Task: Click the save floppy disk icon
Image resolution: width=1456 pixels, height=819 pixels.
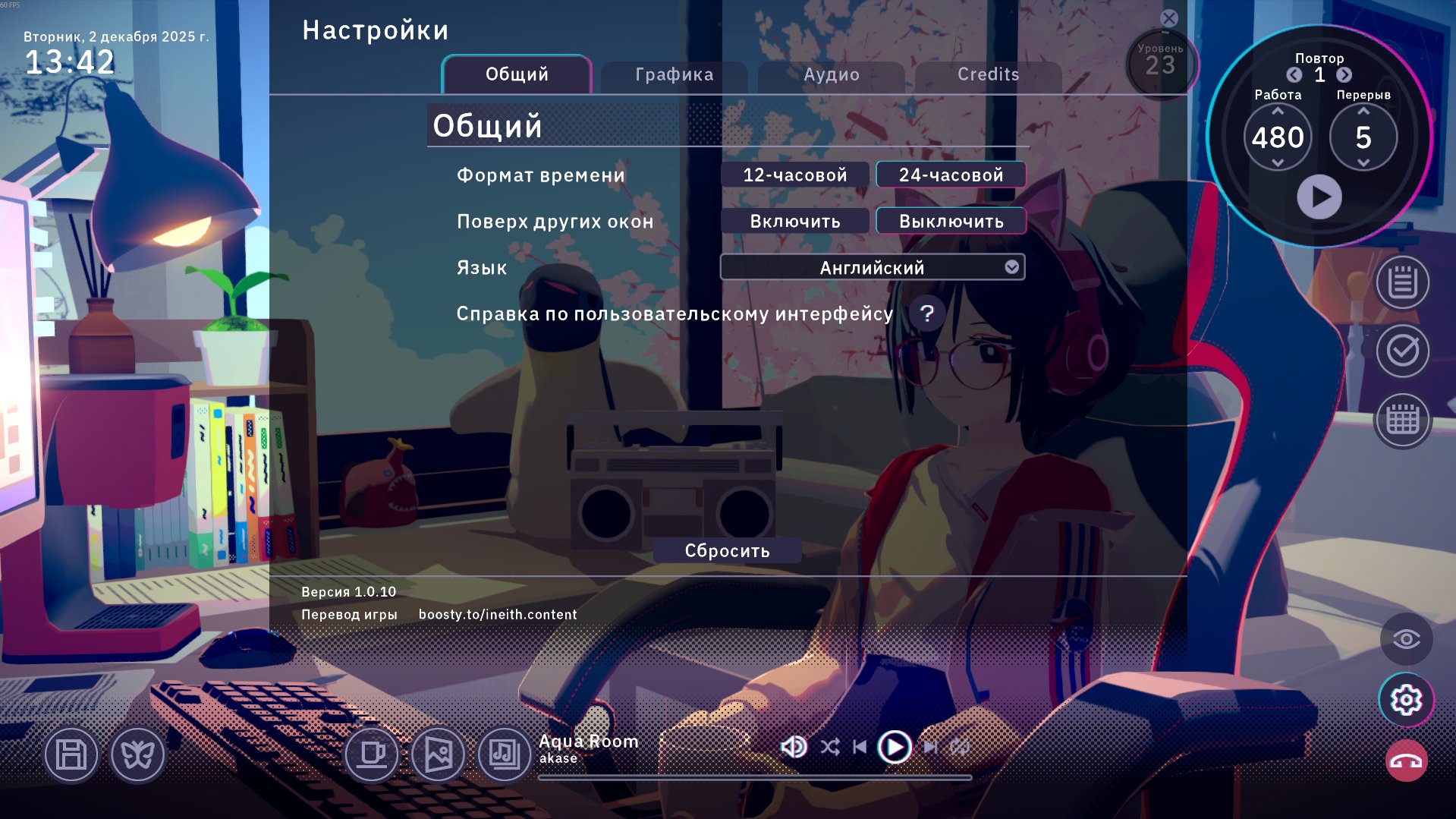Action: point(71,755)
